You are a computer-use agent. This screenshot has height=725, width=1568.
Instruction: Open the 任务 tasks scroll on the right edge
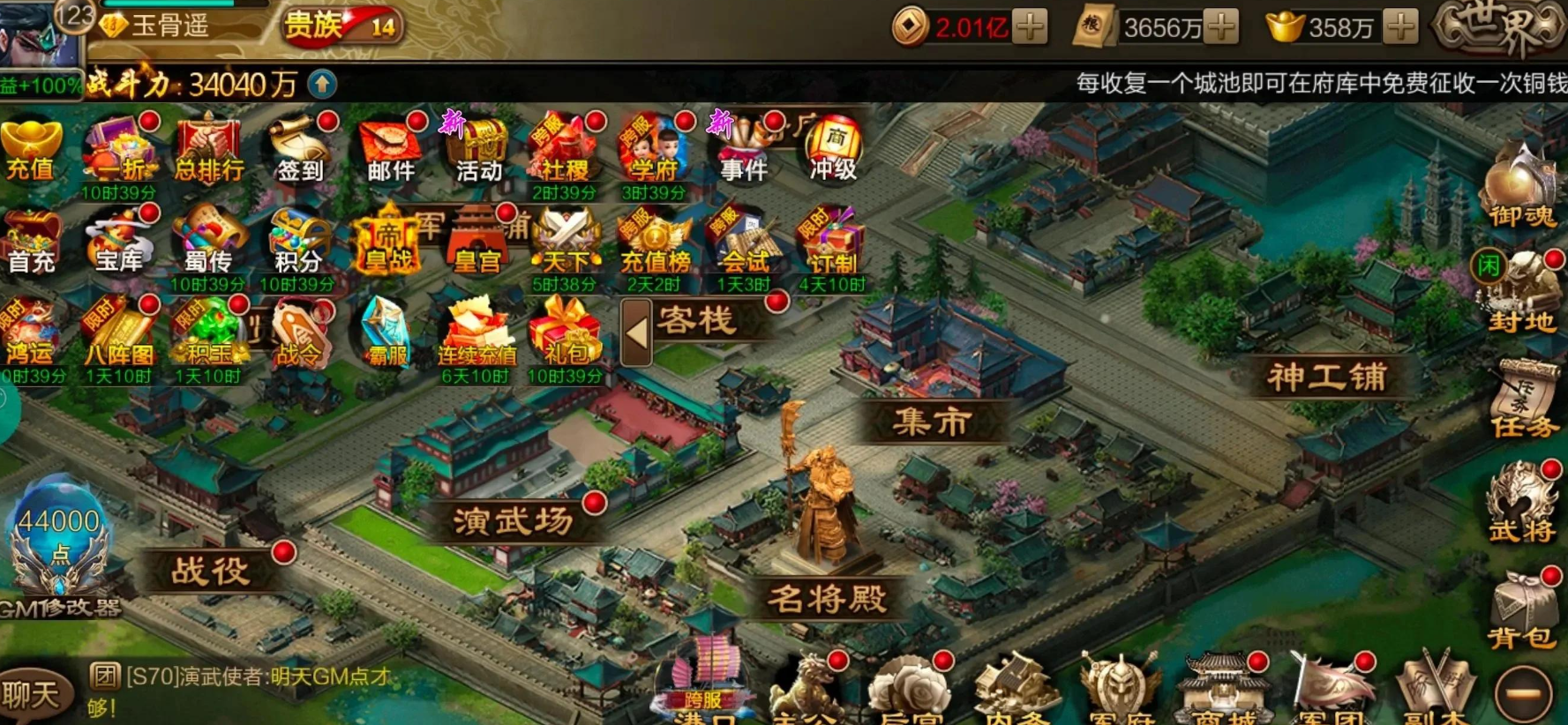(x=1521, y=410)
